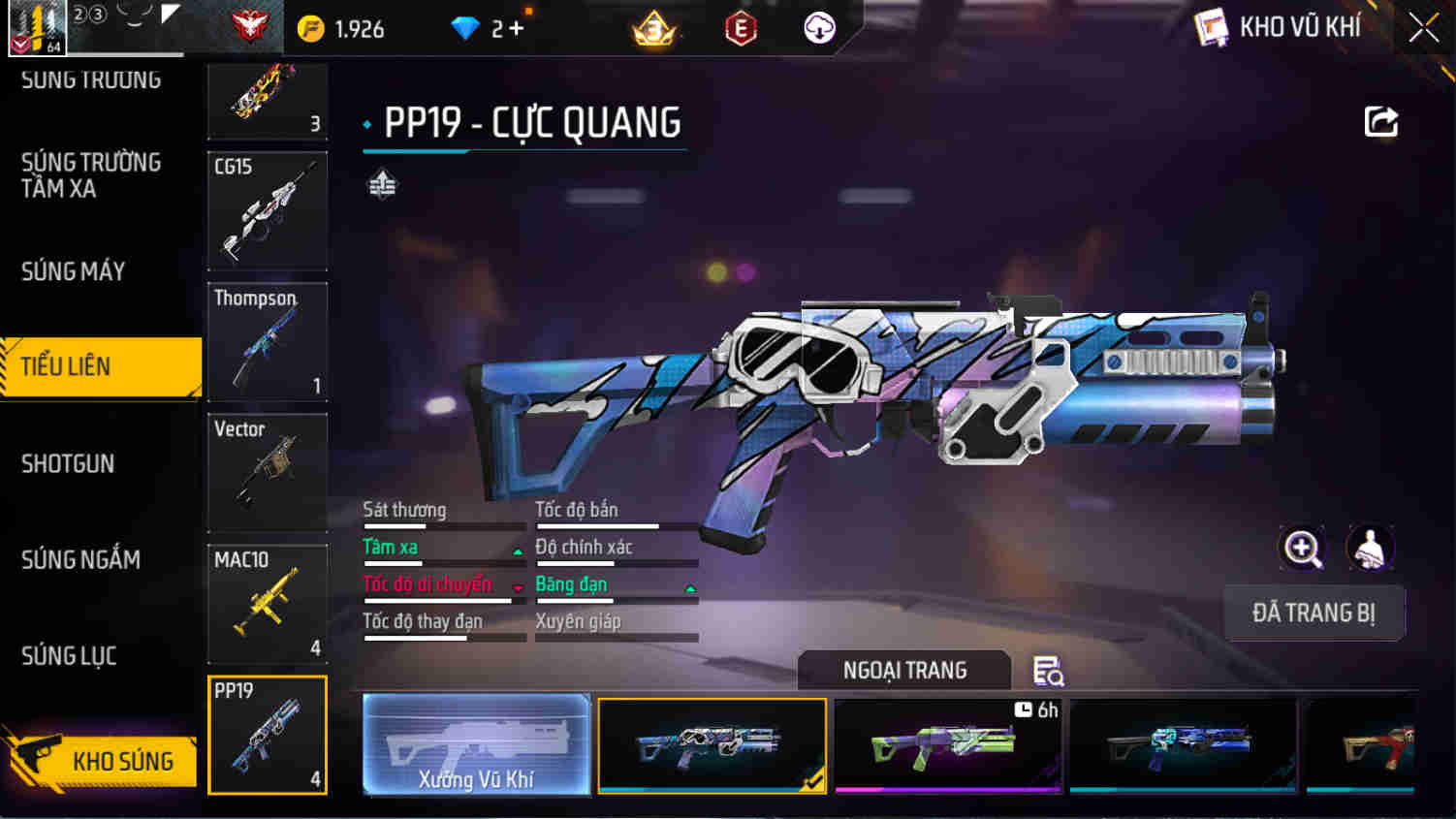Open the skin list search icon

pyautogui.click(x=1047, y=671)
